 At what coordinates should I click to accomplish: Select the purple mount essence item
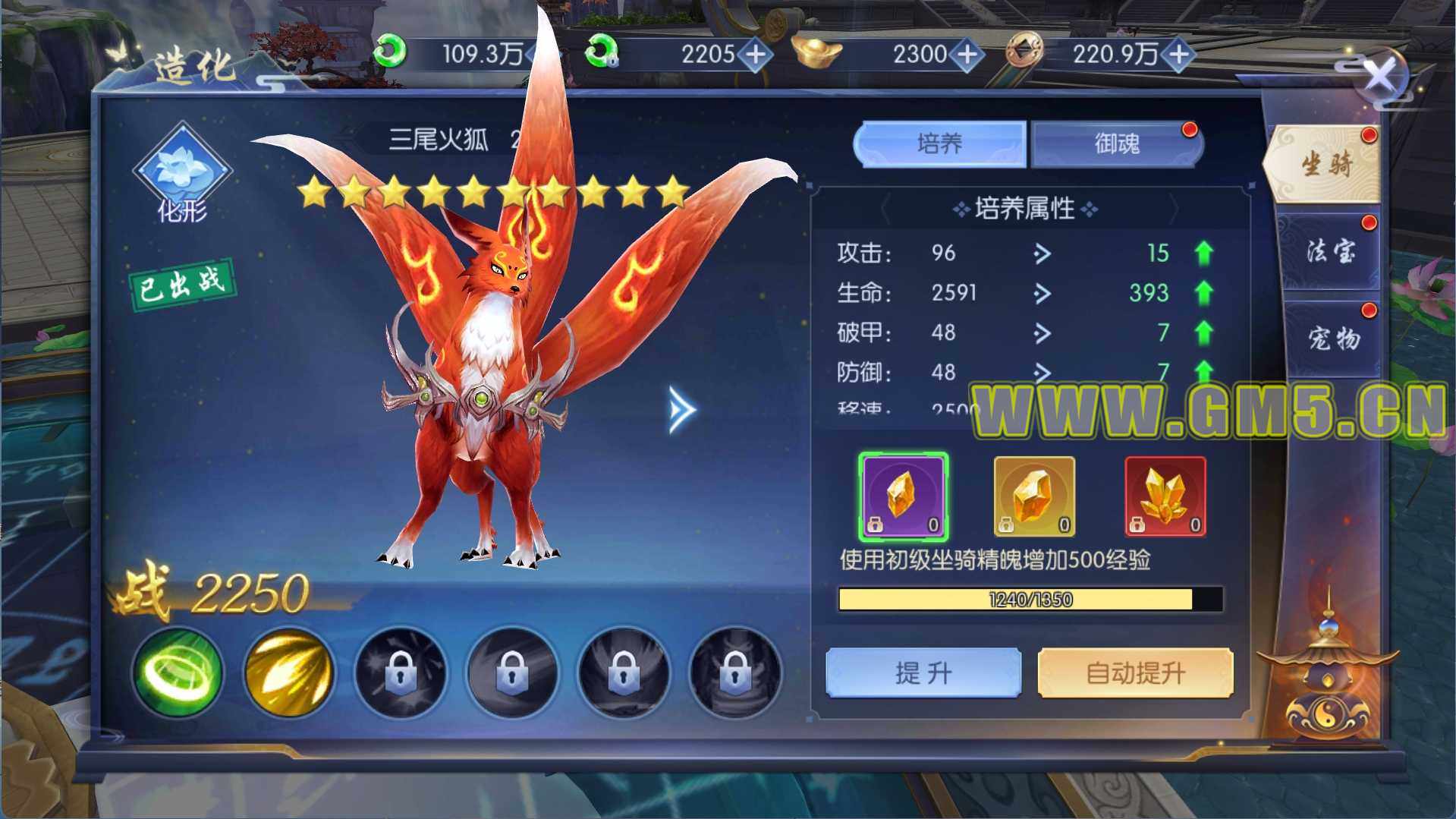click(903, 496)
